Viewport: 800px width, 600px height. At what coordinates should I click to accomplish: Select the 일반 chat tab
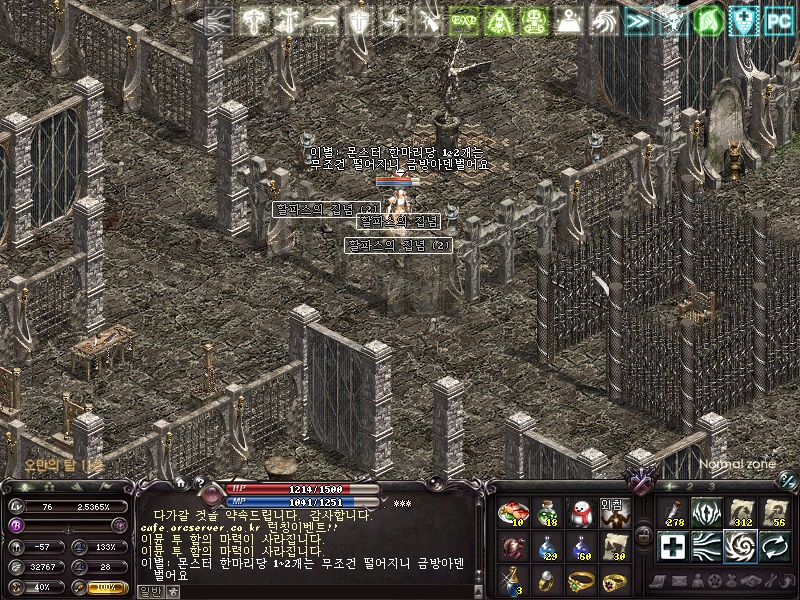pyautogui.click(x=149, y=592)
